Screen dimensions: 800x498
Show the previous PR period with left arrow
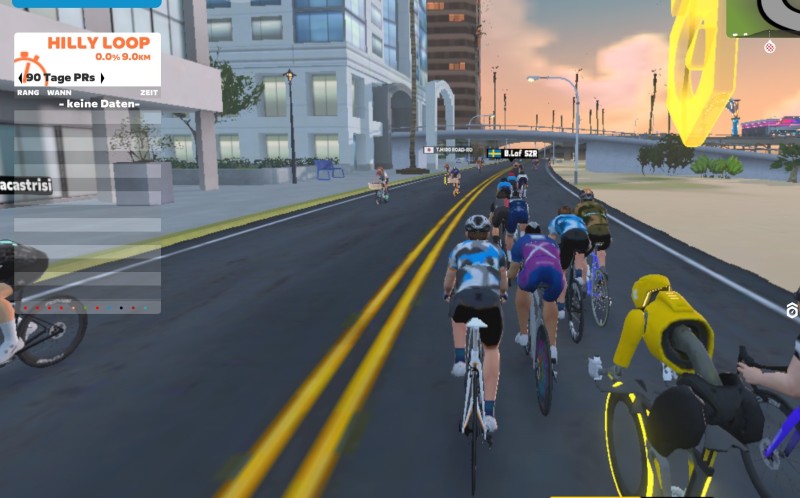tap(23, 77)
